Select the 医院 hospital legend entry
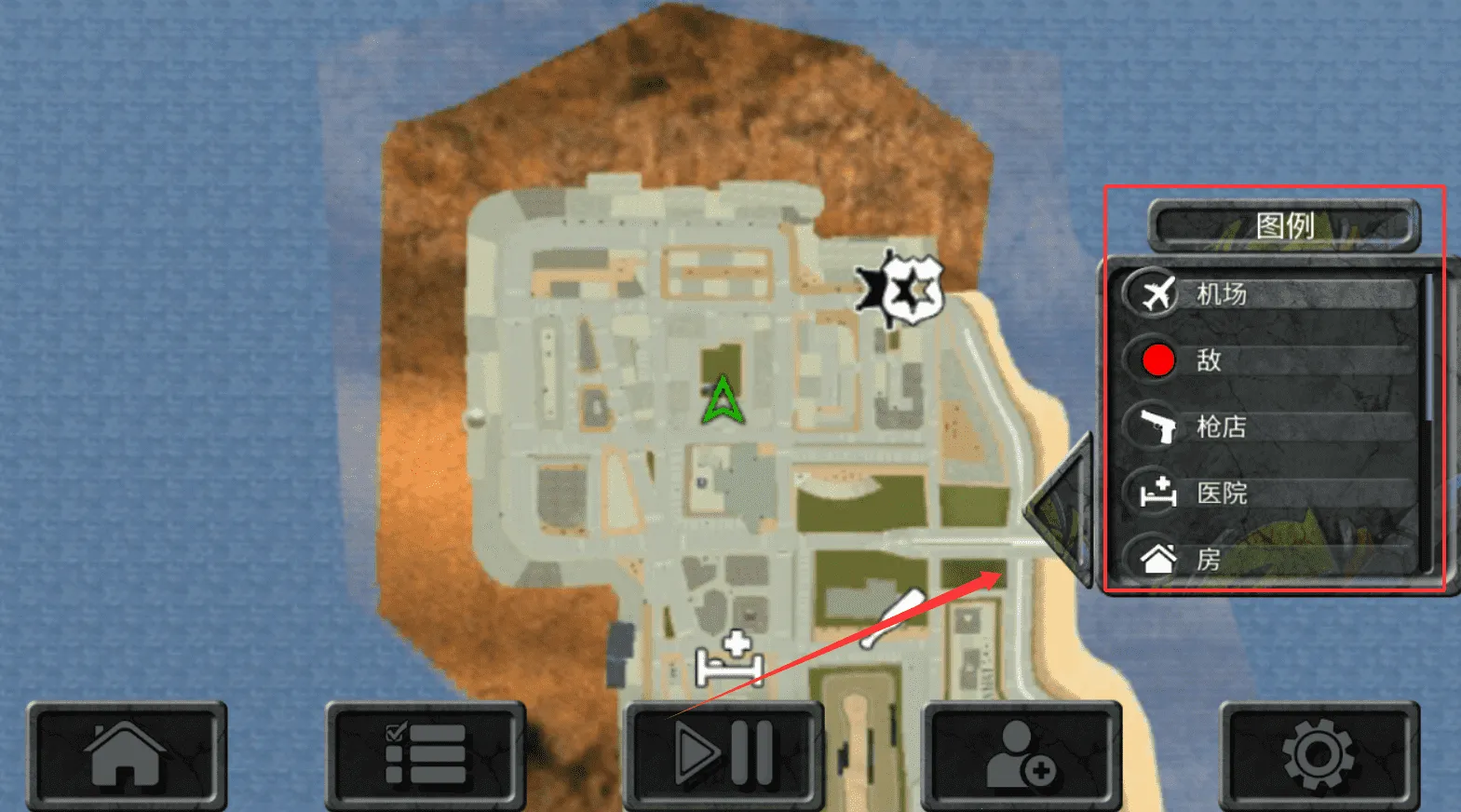This screenshot has height=812, width=1461. pyautogui.click(x=1270, y=493)
